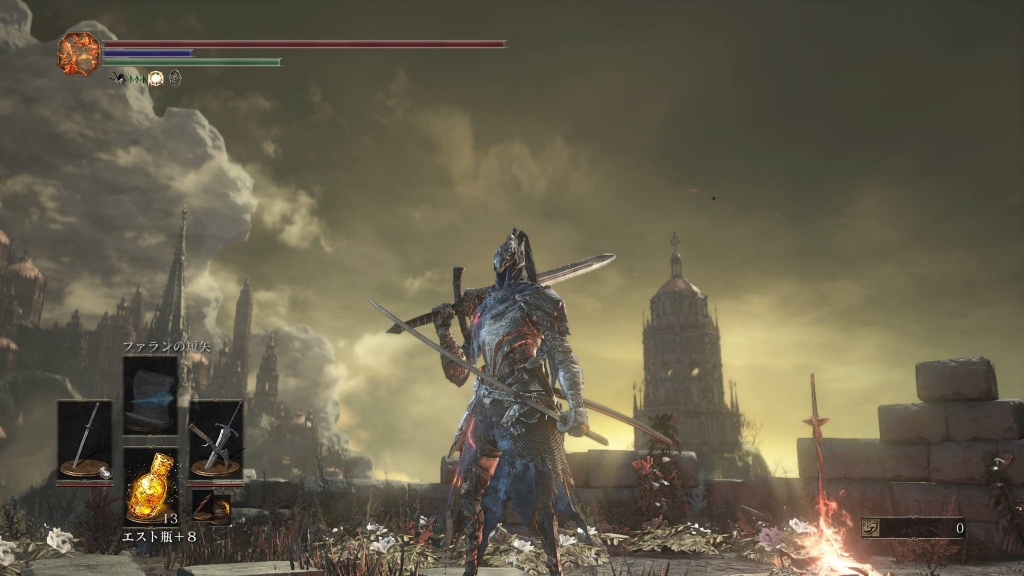1024x576 pixels.
Task: Select the Estus Flask +8 item slot
Action: pos(150,485)
